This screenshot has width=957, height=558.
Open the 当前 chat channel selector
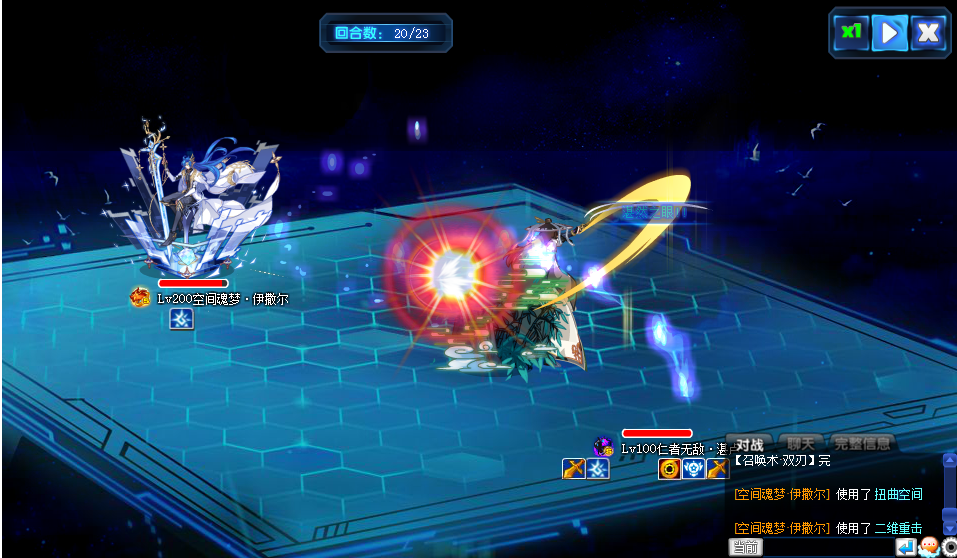click(x=745, y=547)
